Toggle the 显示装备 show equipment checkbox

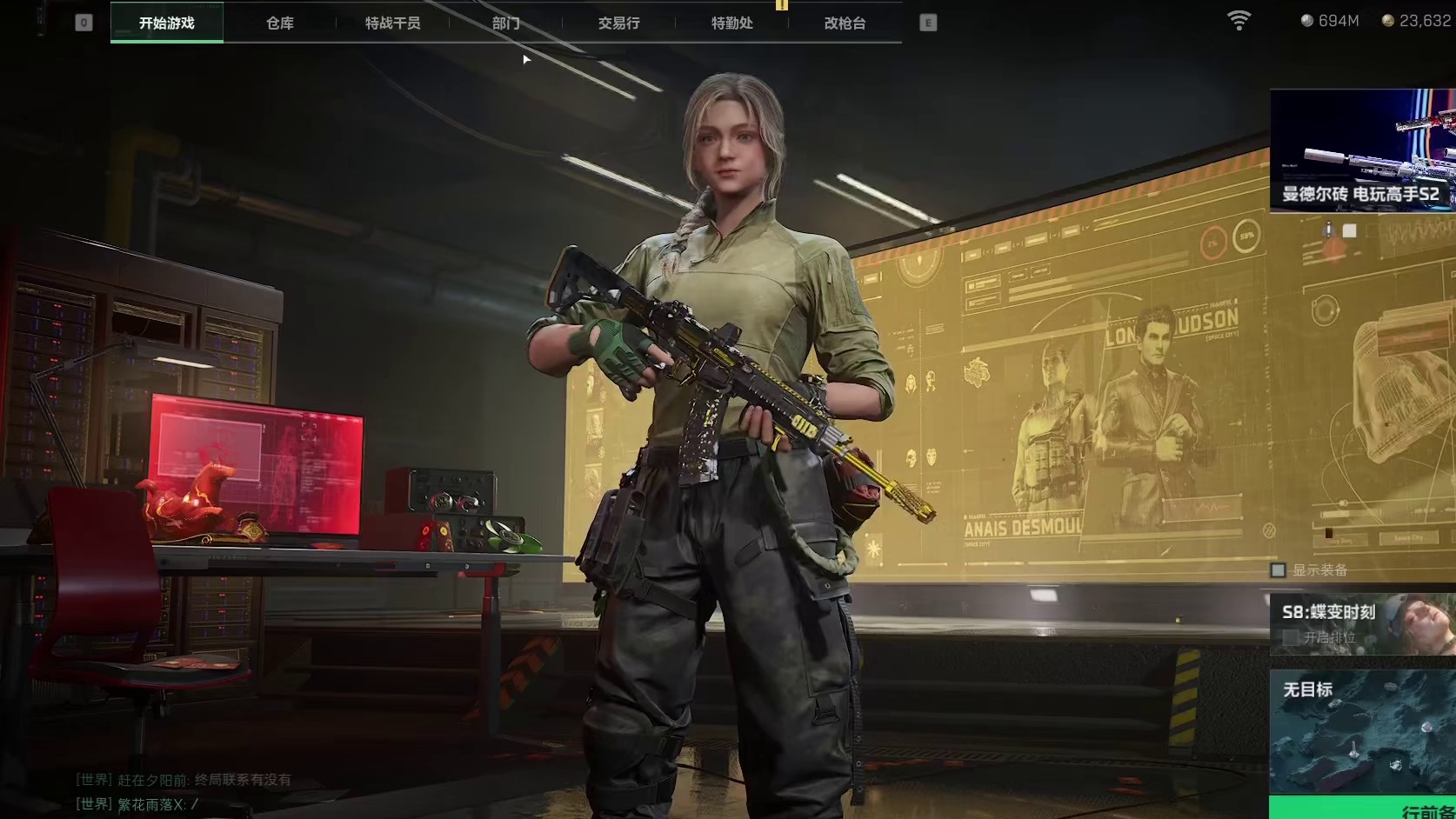(1278, 570)
